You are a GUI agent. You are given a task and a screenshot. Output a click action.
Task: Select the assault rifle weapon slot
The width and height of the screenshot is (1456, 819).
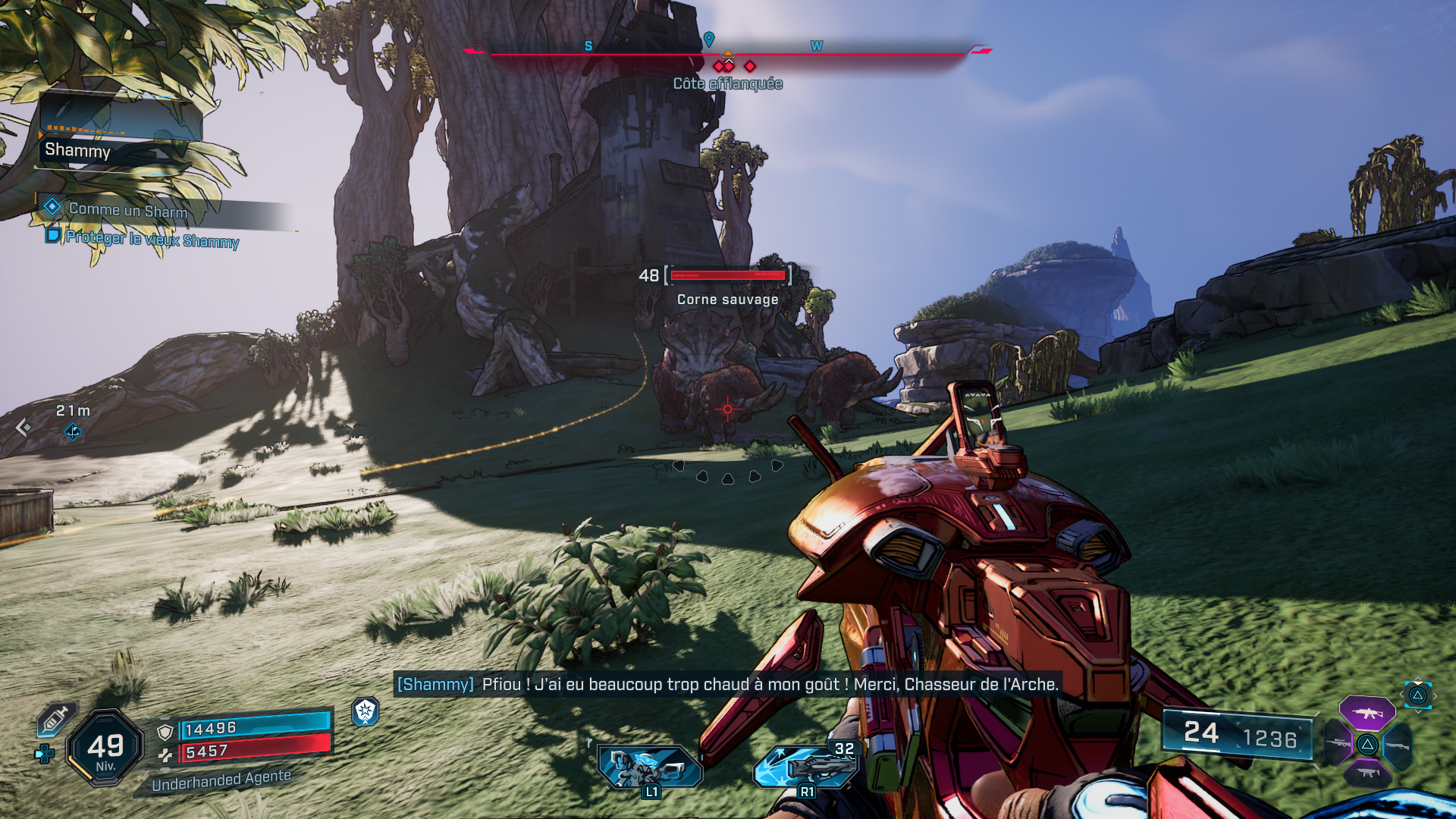pyautogui.click(x=1367, y=713)
